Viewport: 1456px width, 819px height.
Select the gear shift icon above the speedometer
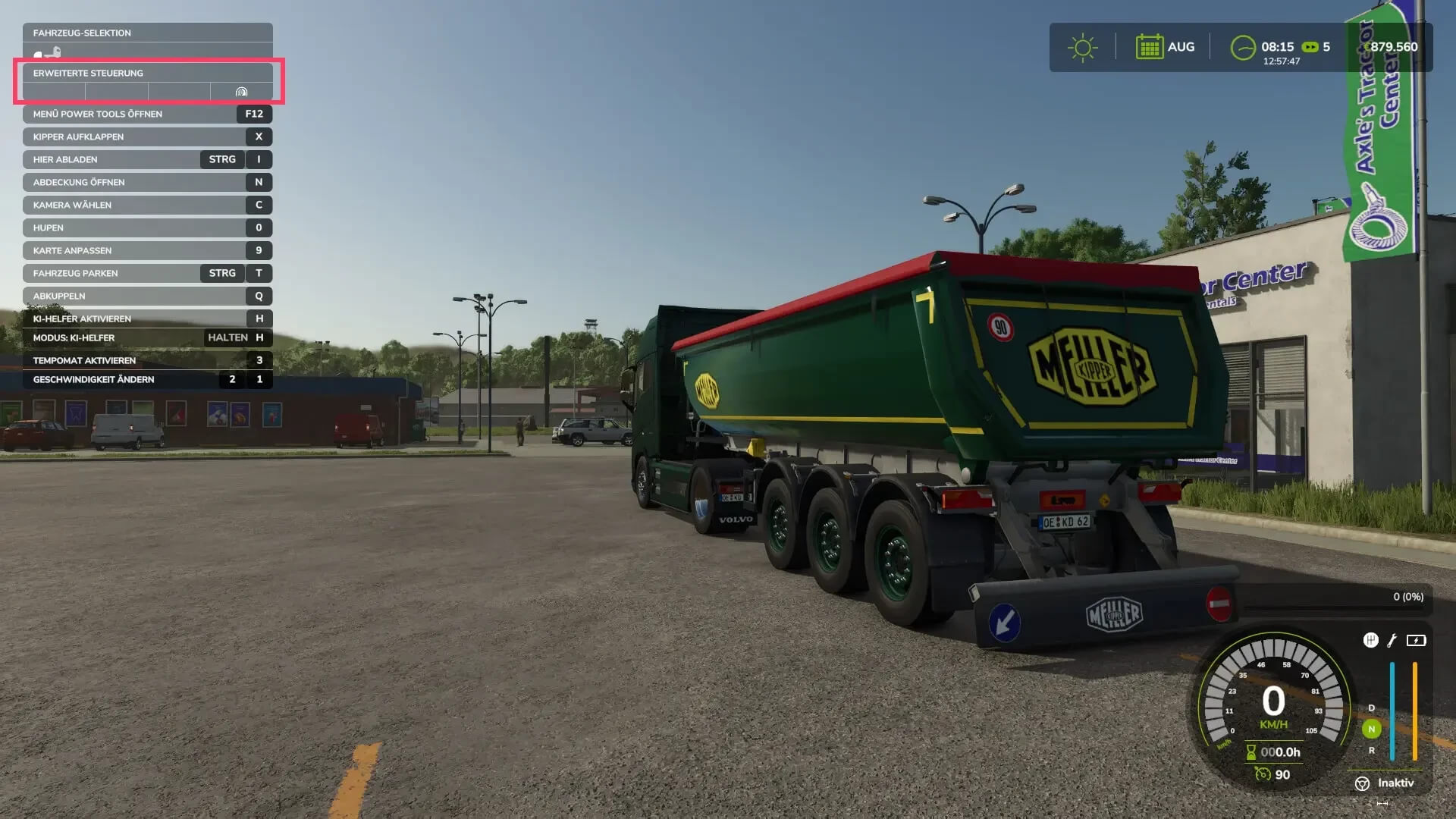[x=1371, y=641]
